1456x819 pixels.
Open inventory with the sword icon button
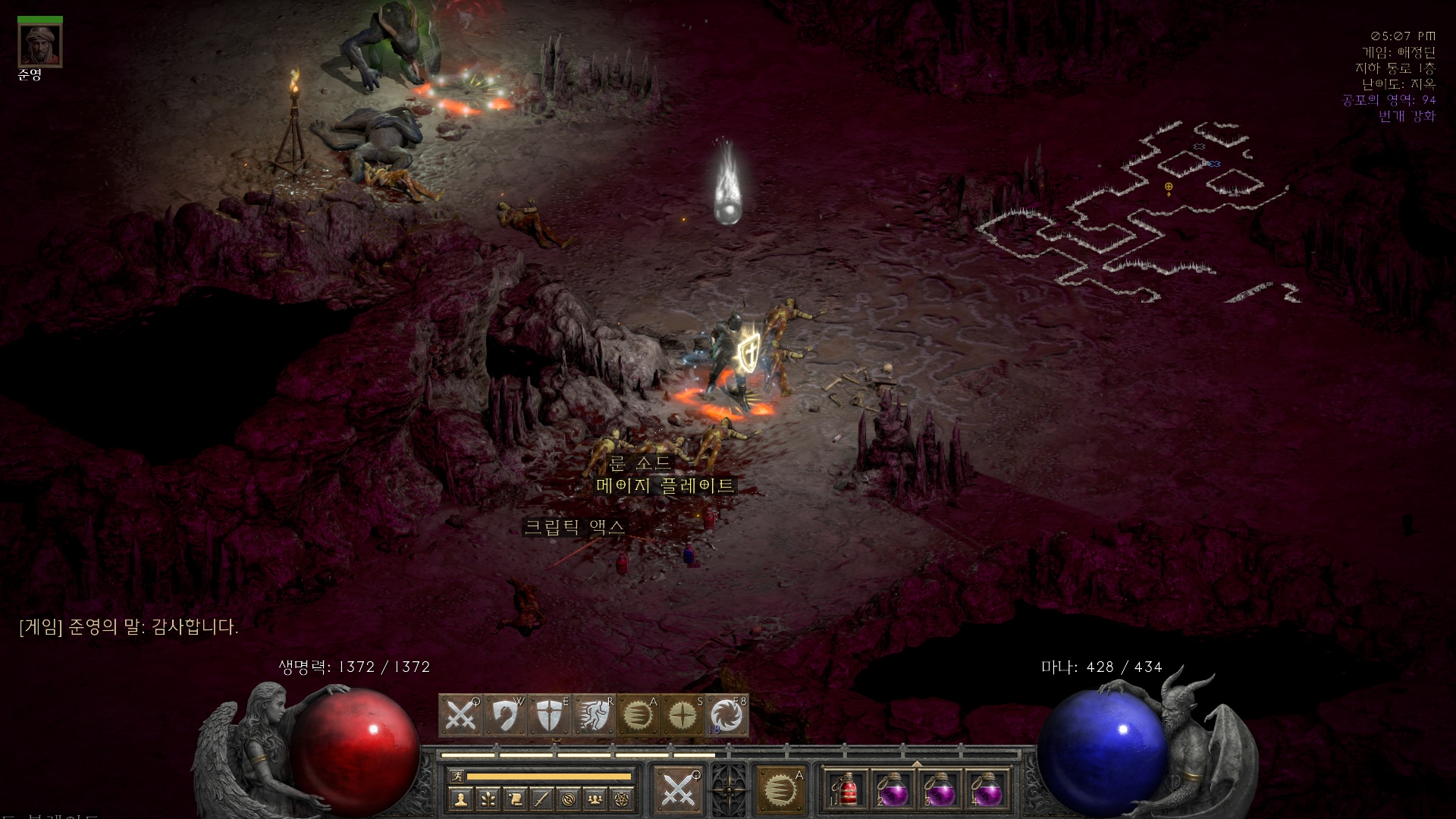coord(541,799)
